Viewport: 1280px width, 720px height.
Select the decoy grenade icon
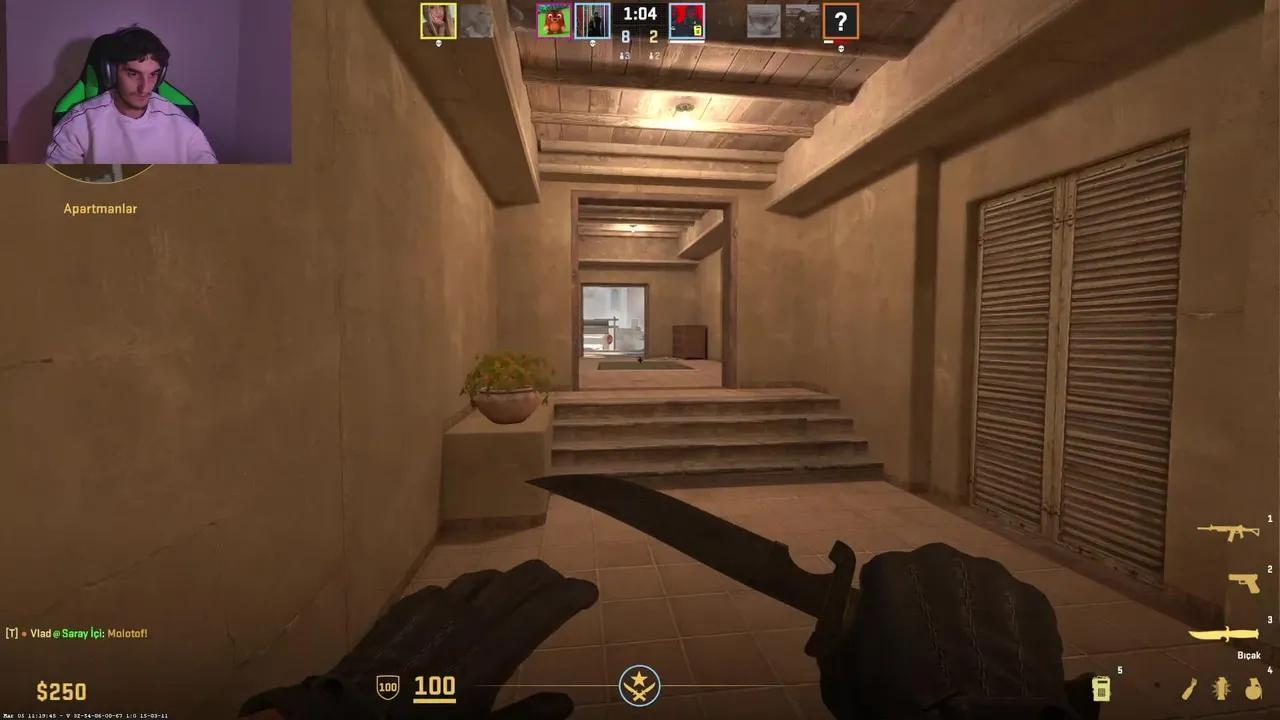coord(1222,688)
